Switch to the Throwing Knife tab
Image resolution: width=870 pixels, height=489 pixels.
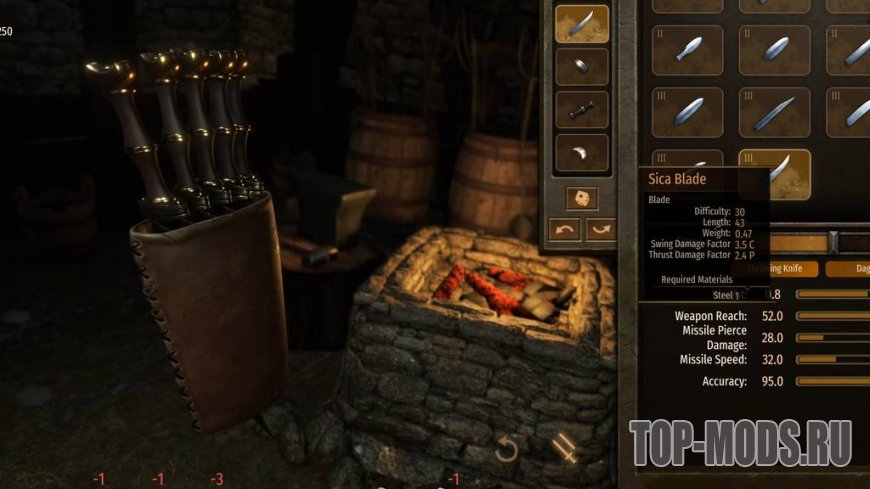point(782,269)
